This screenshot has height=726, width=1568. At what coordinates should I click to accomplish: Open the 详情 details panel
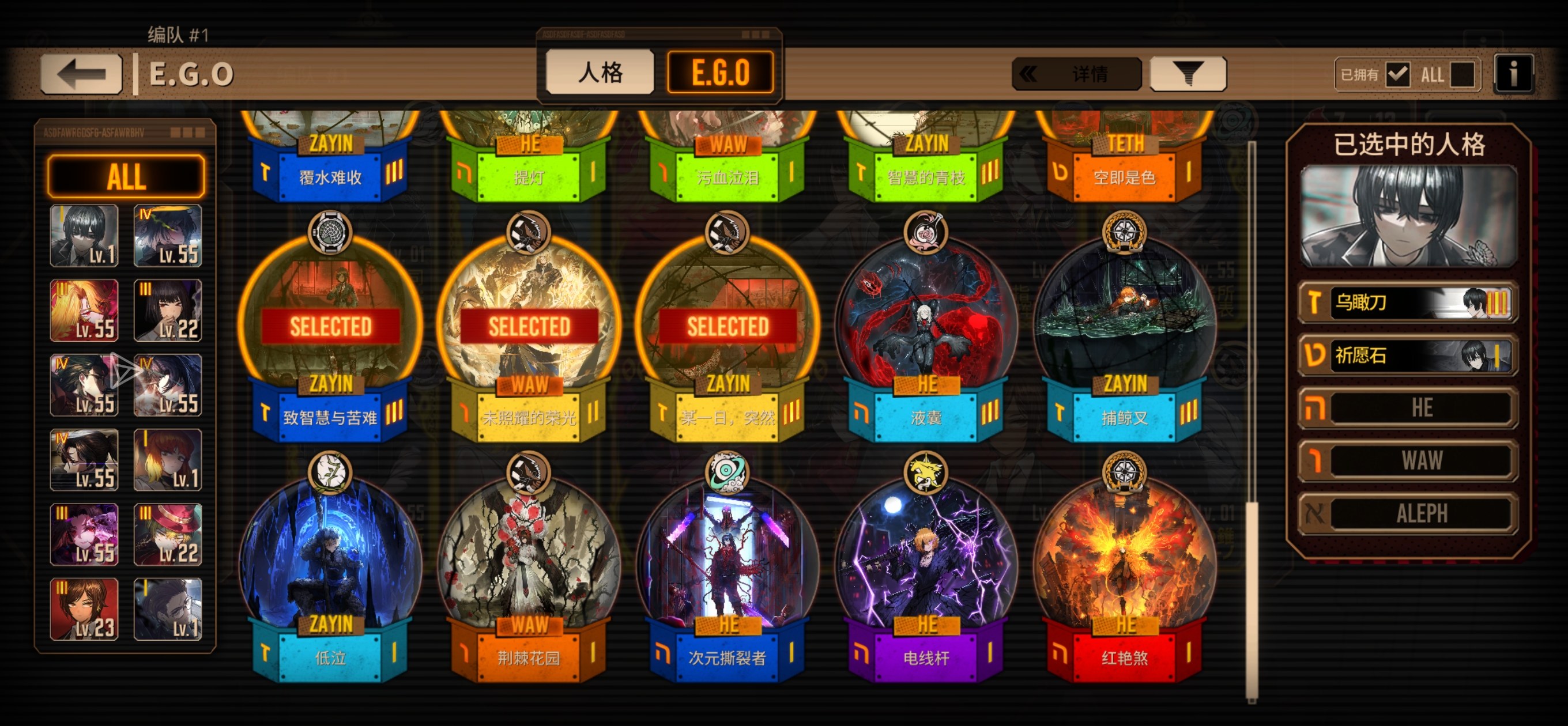1077,74
